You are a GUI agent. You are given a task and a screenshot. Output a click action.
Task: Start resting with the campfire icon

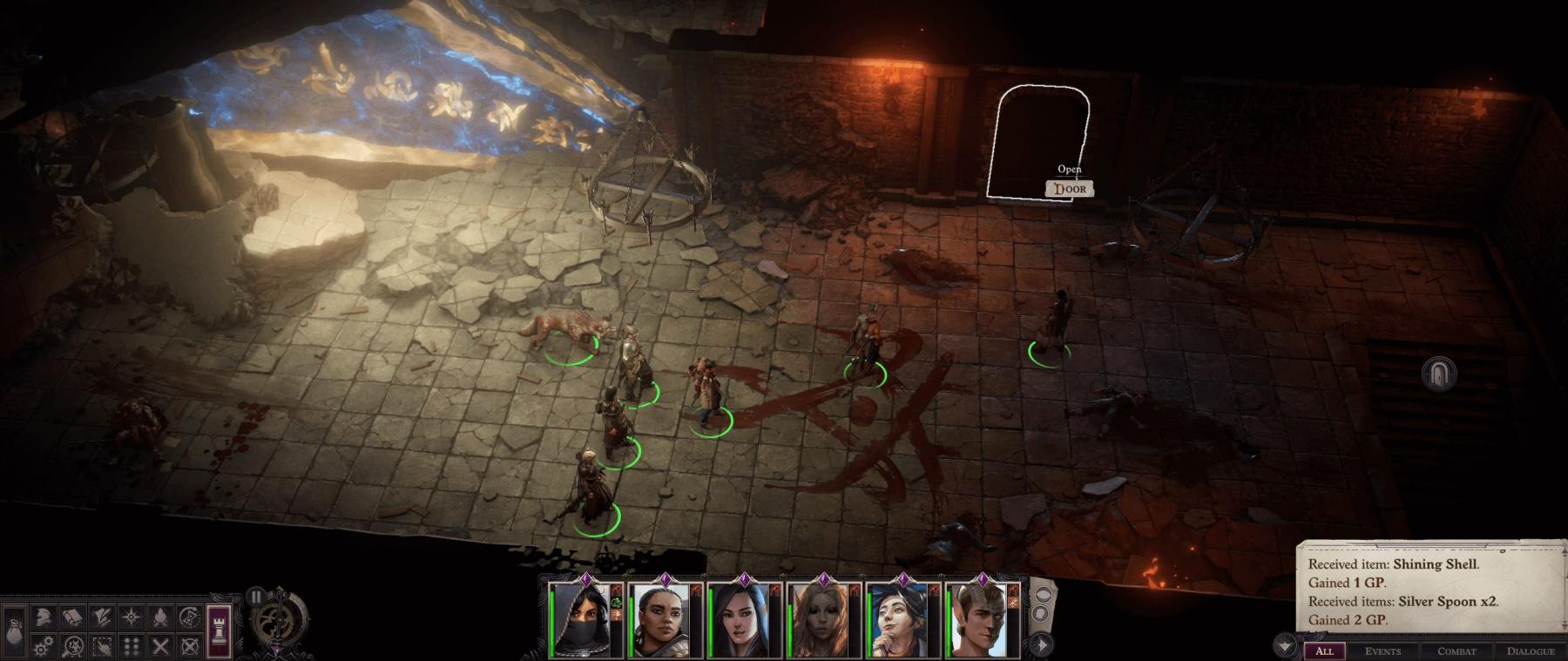tap(160, 617)
